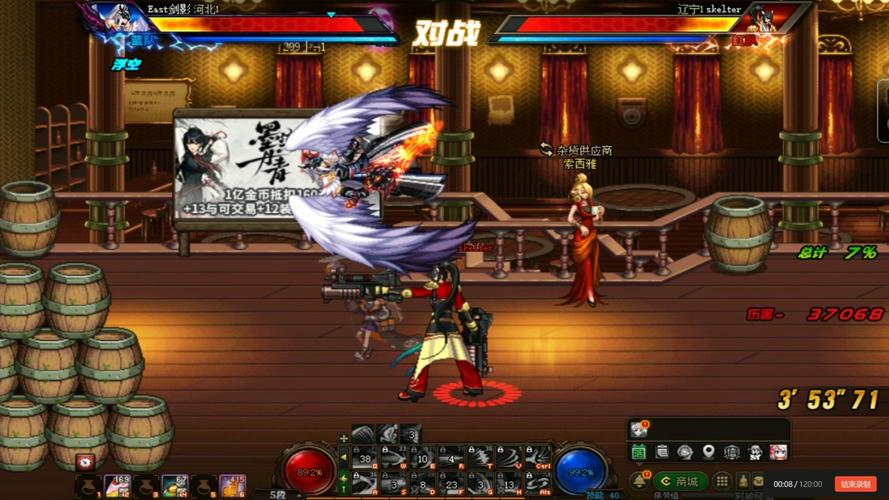This screenshot has height=500, width=889.
Task: Use the cake consumable showing 169
Action: tap(117, 486)
